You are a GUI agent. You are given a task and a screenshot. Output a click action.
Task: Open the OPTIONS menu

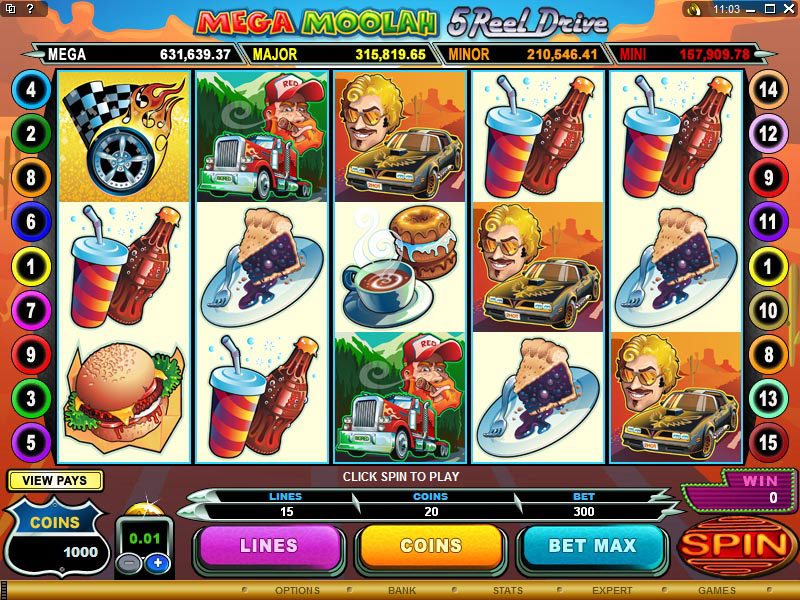(x=297, y=591)
